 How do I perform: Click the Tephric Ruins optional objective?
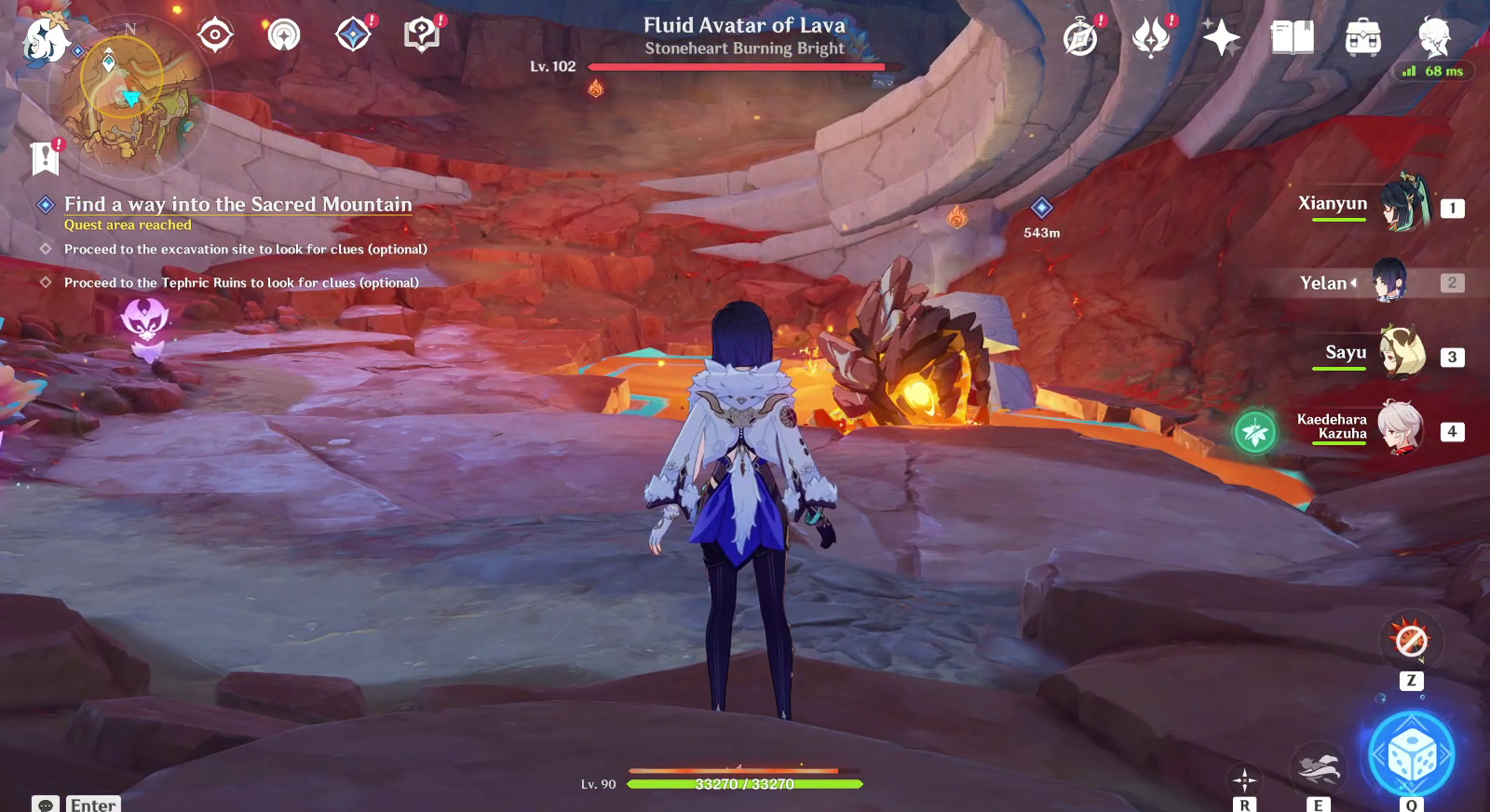pos(241,281)
